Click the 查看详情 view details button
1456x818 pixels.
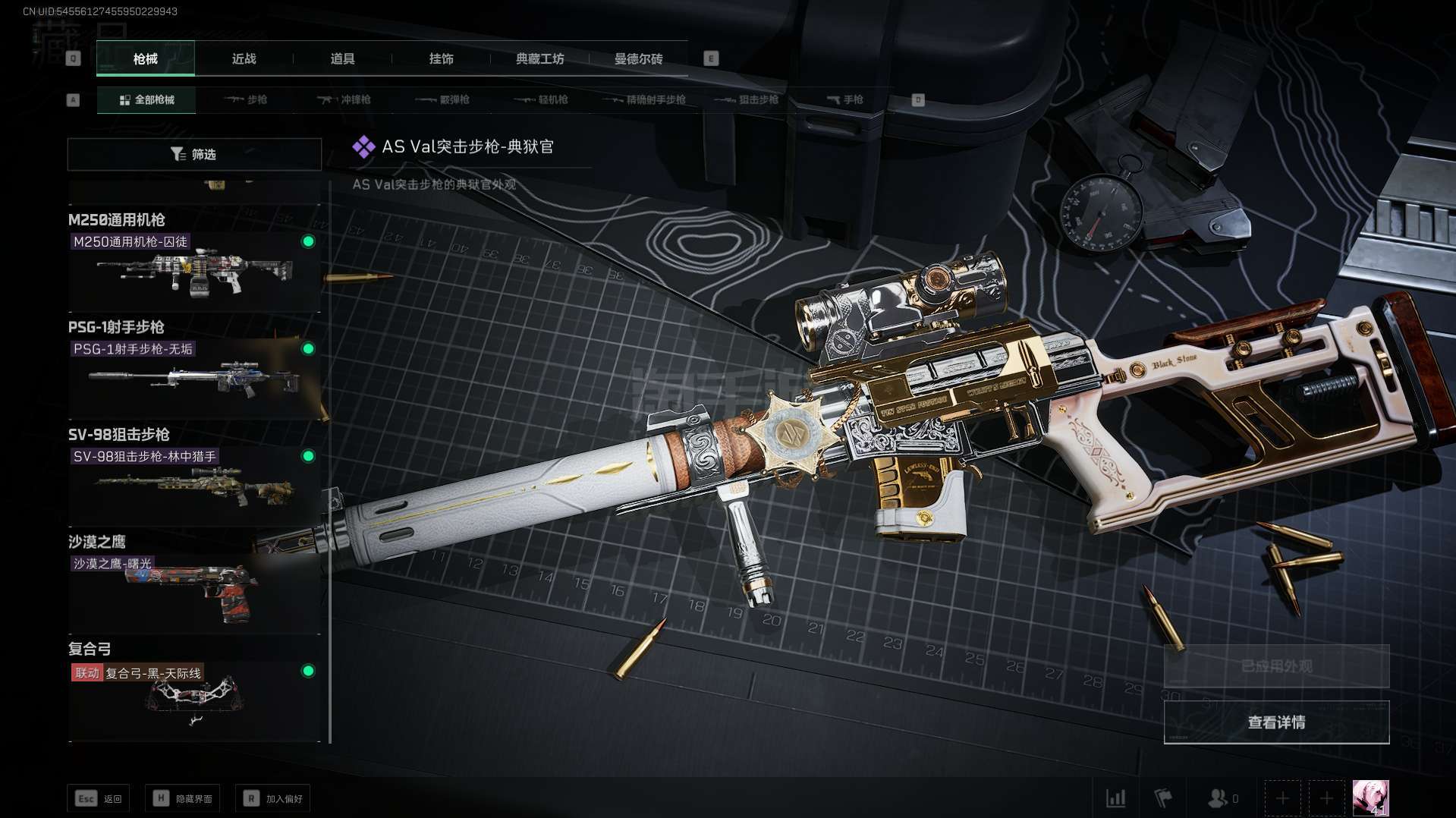pyautogui.click(x=1276, y=722)
